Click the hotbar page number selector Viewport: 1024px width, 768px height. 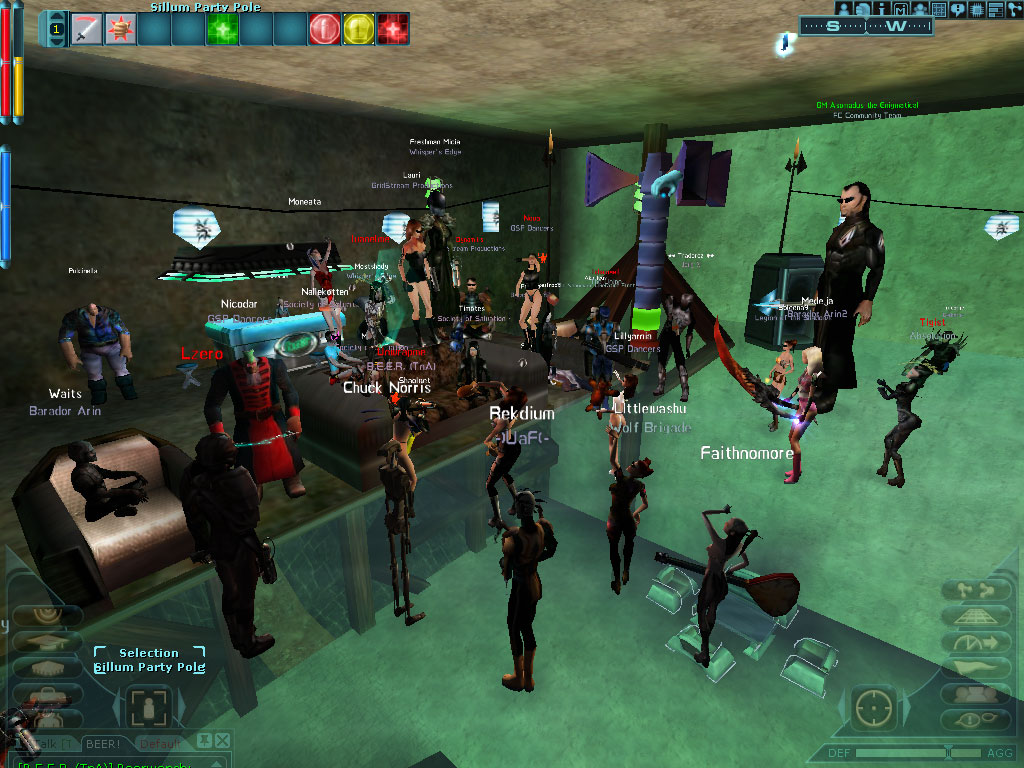pos(55,30)
